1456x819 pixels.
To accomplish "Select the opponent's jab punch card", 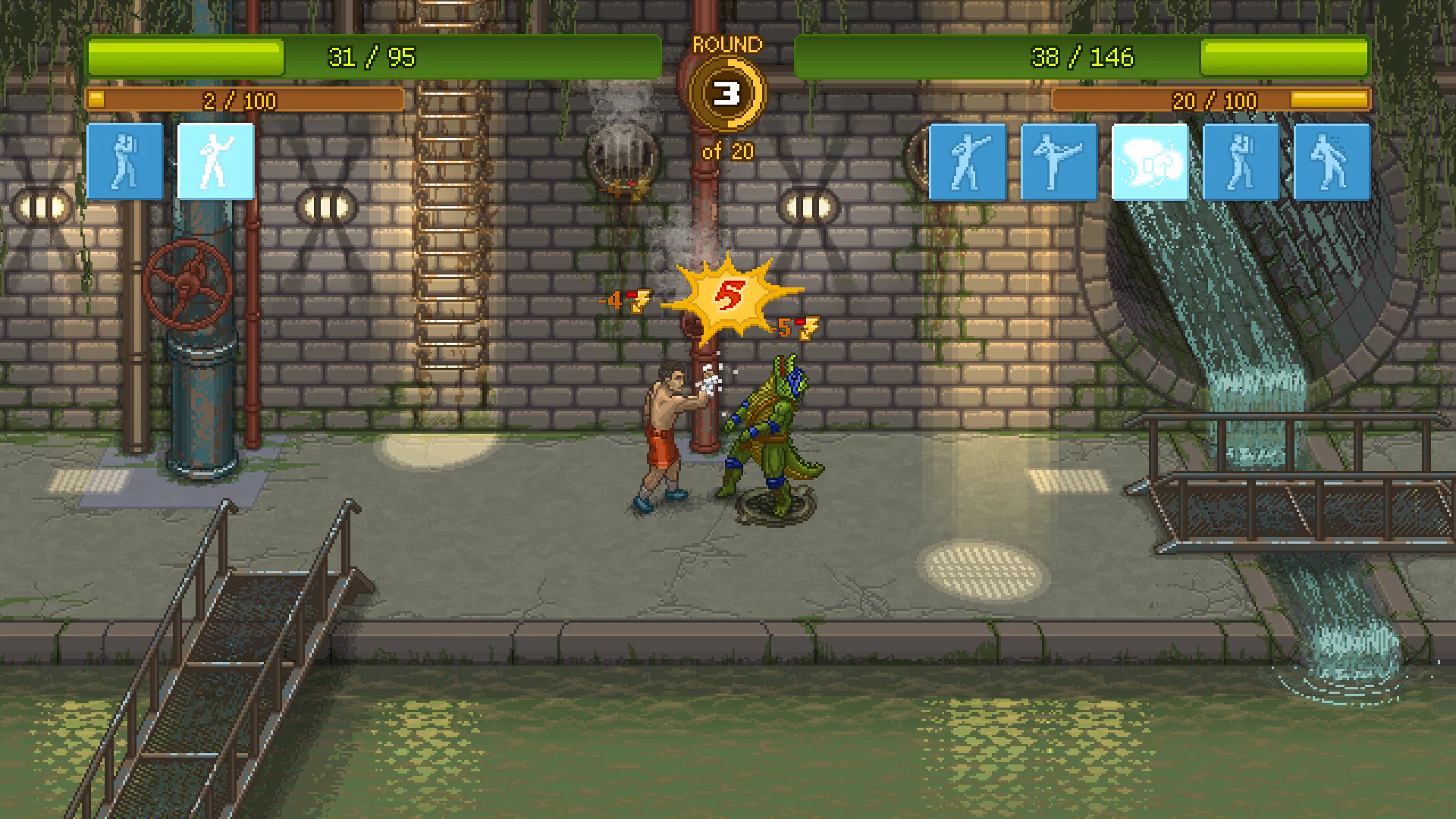I will point(967,162).
